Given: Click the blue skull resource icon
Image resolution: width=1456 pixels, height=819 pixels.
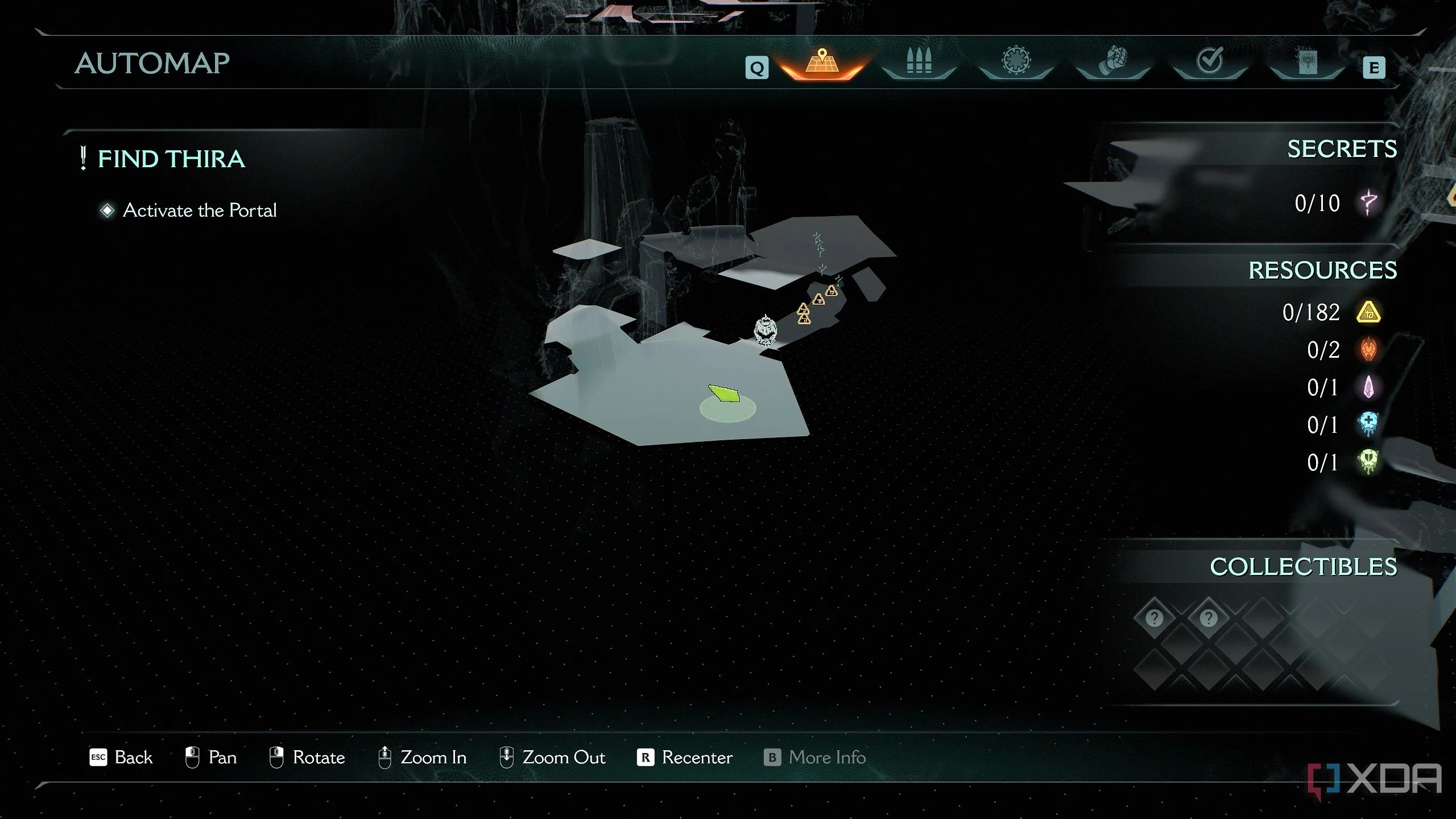Looking at the screenshot, I should 1368,424.
